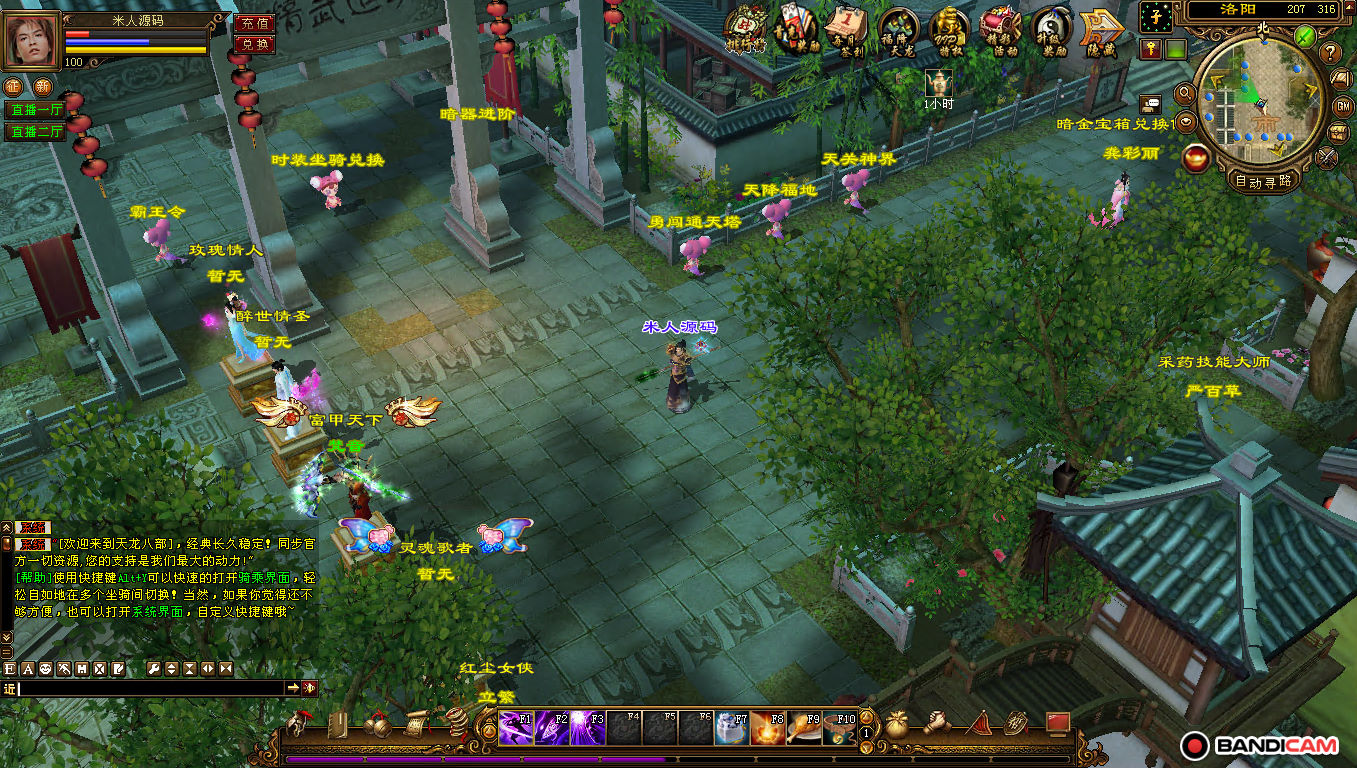Open the 每日签到 daily sign-in calendar
This screenshot has width=1357, height=768.
(850, 31)
